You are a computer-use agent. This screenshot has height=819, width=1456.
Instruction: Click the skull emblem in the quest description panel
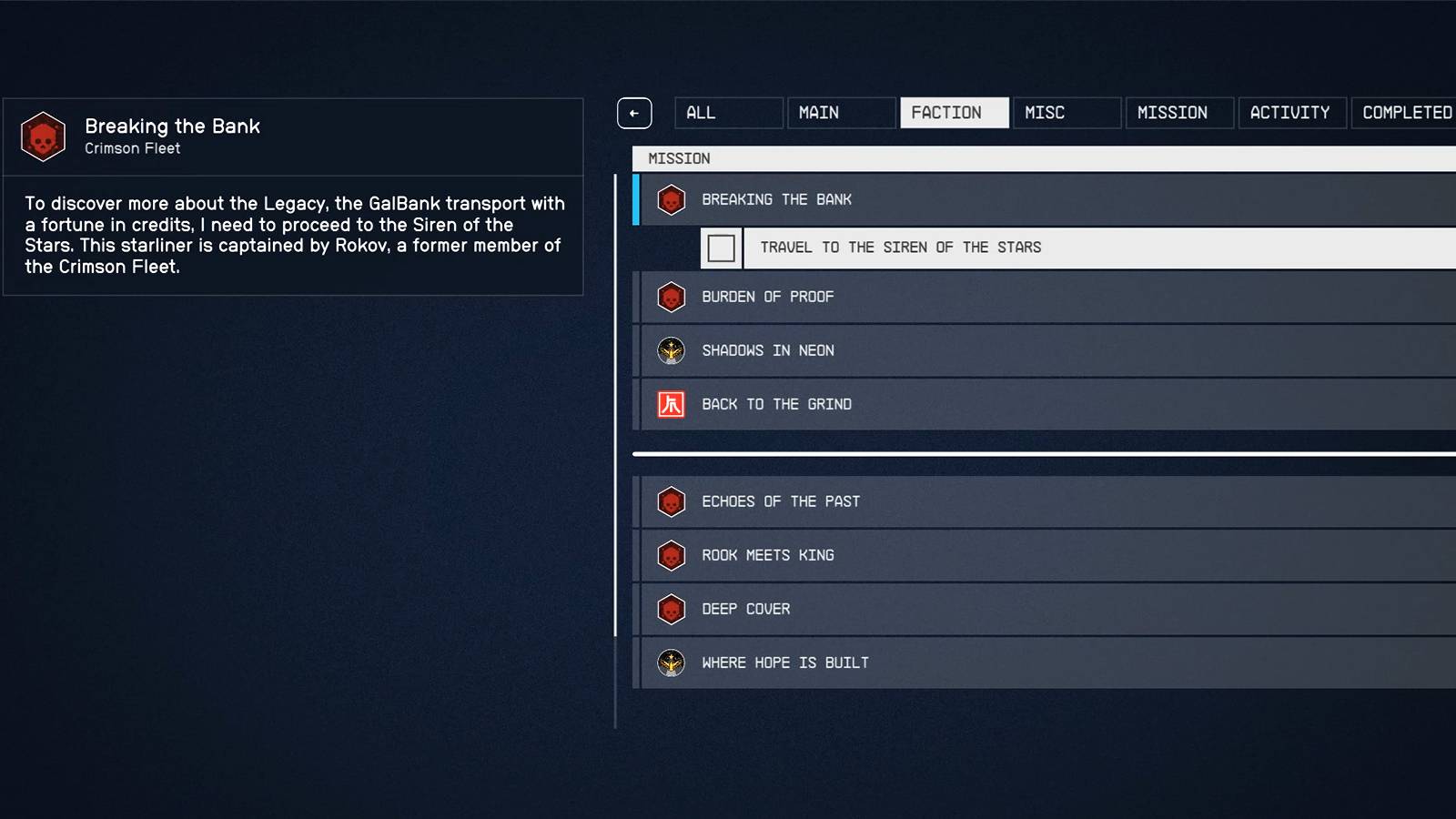pyautogui.click(x=42, y=136)
